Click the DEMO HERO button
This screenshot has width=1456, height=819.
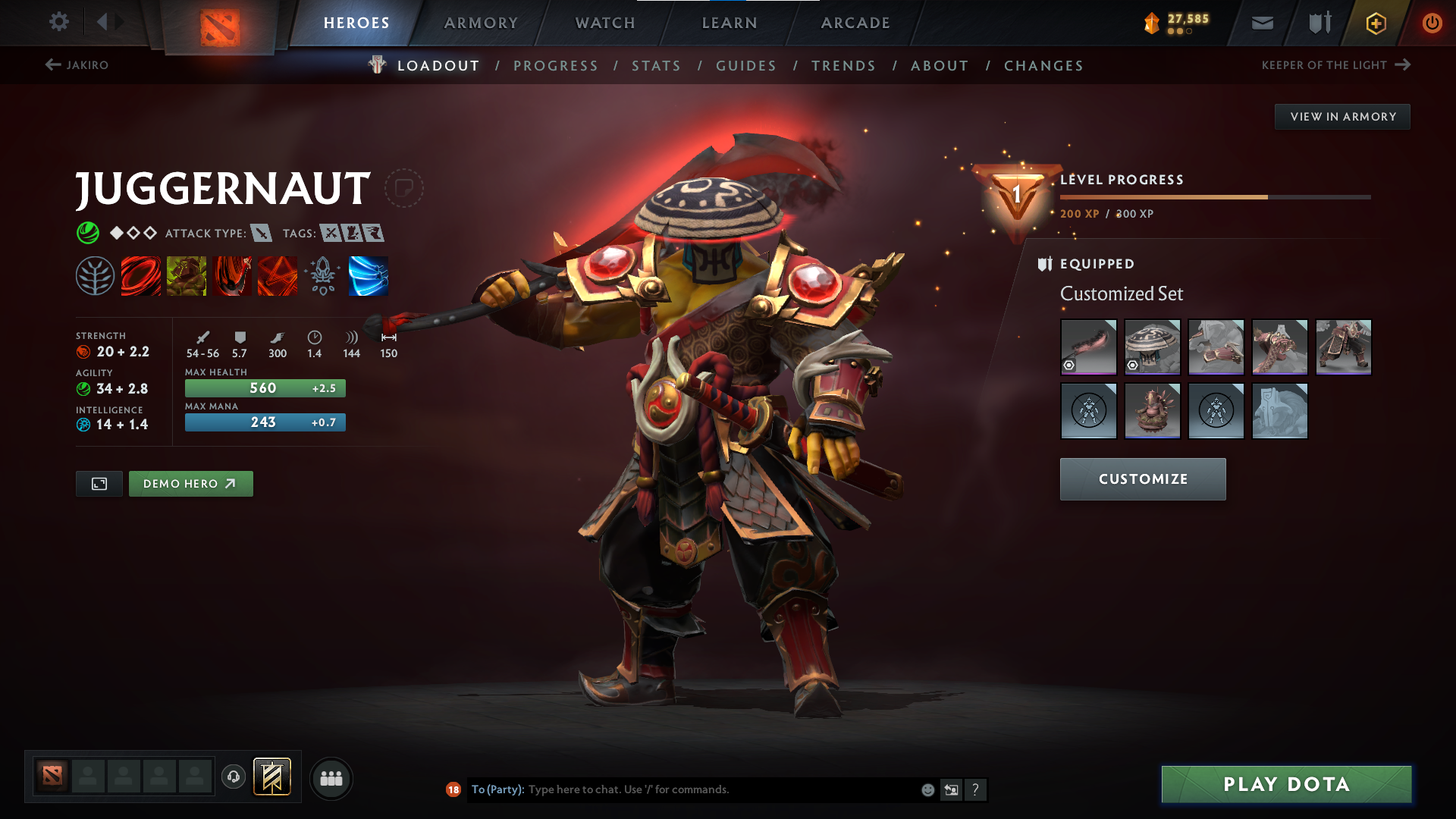coord(190,483)
